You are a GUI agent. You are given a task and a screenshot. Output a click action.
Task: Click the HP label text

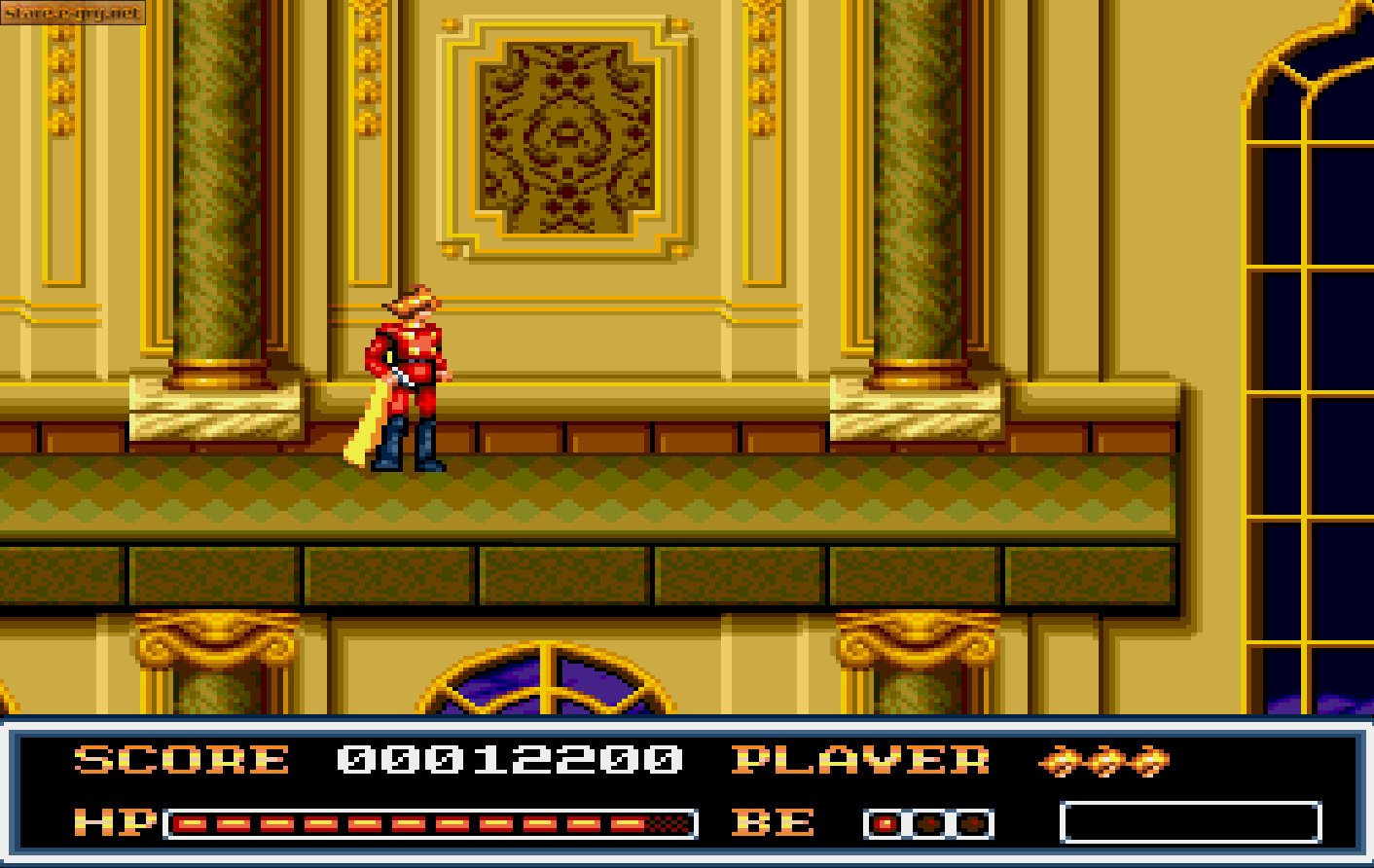(x=117, y=822)
